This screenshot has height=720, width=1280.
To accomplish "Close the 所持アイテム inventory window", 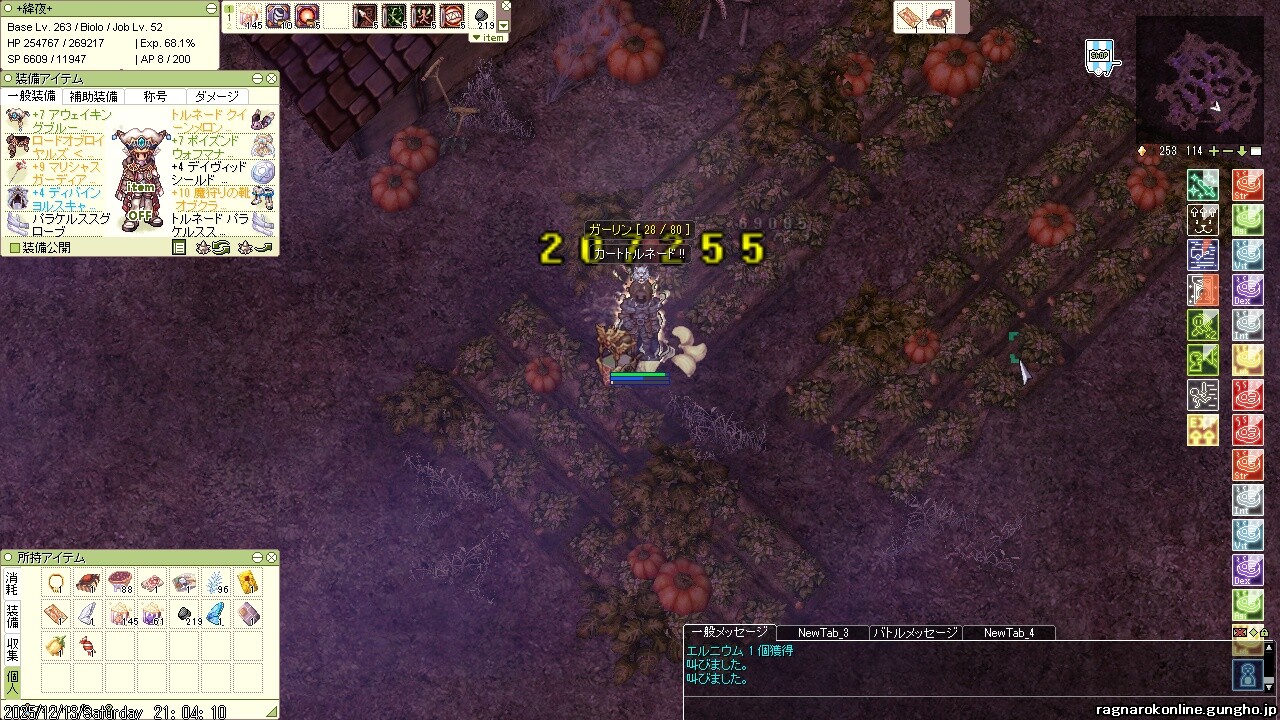I will [x=271, y=557].
